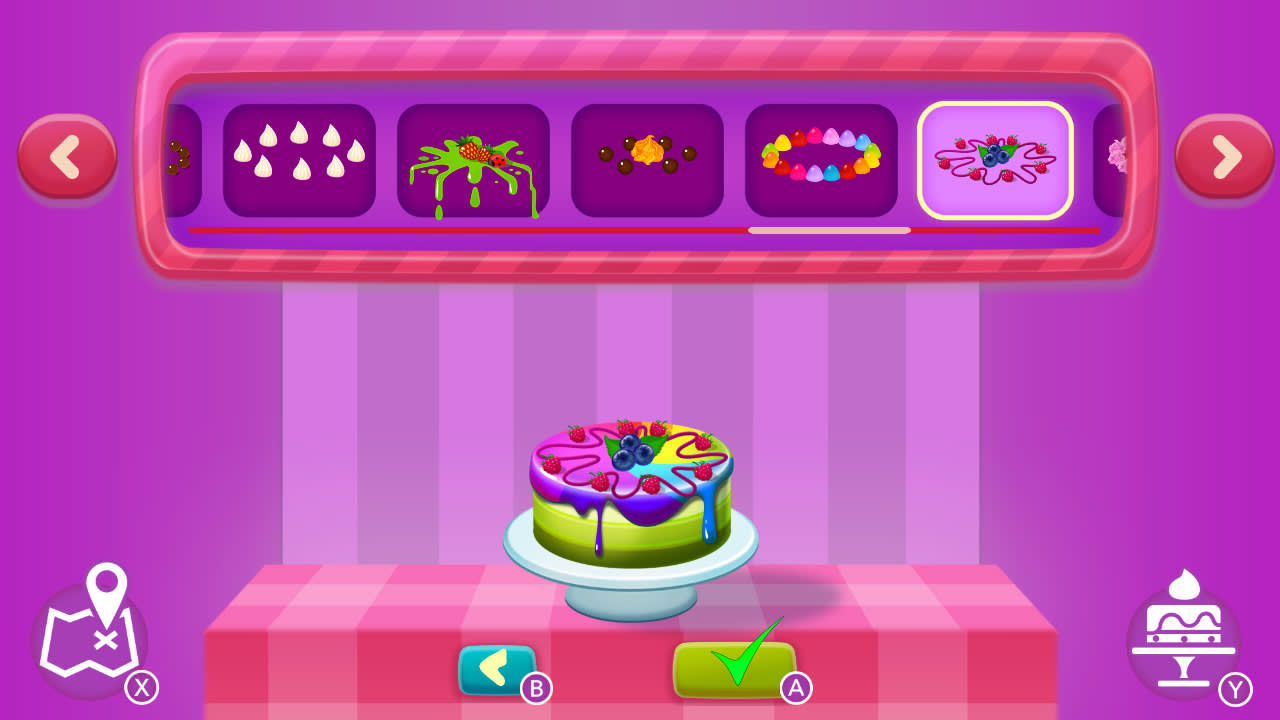The width and height of the screenshot is (1280, 720).
Task: Select the rainbow candy ring topping
Action: click(821, 158)
